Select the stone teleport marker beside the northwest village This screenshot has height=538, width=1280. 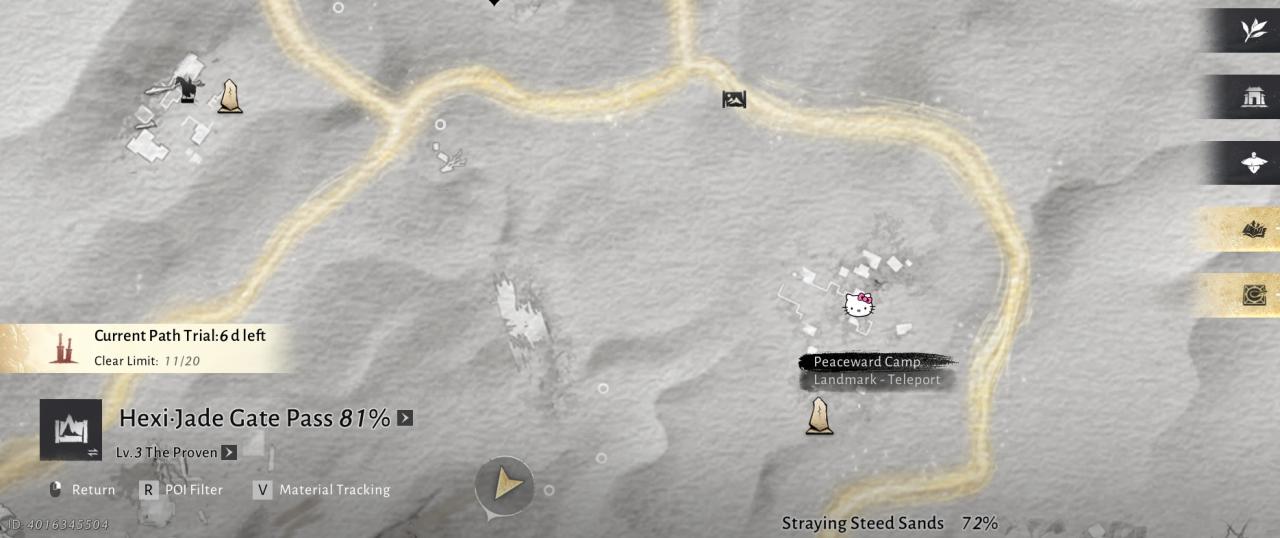pyautogui.click(x=230, y=96)
